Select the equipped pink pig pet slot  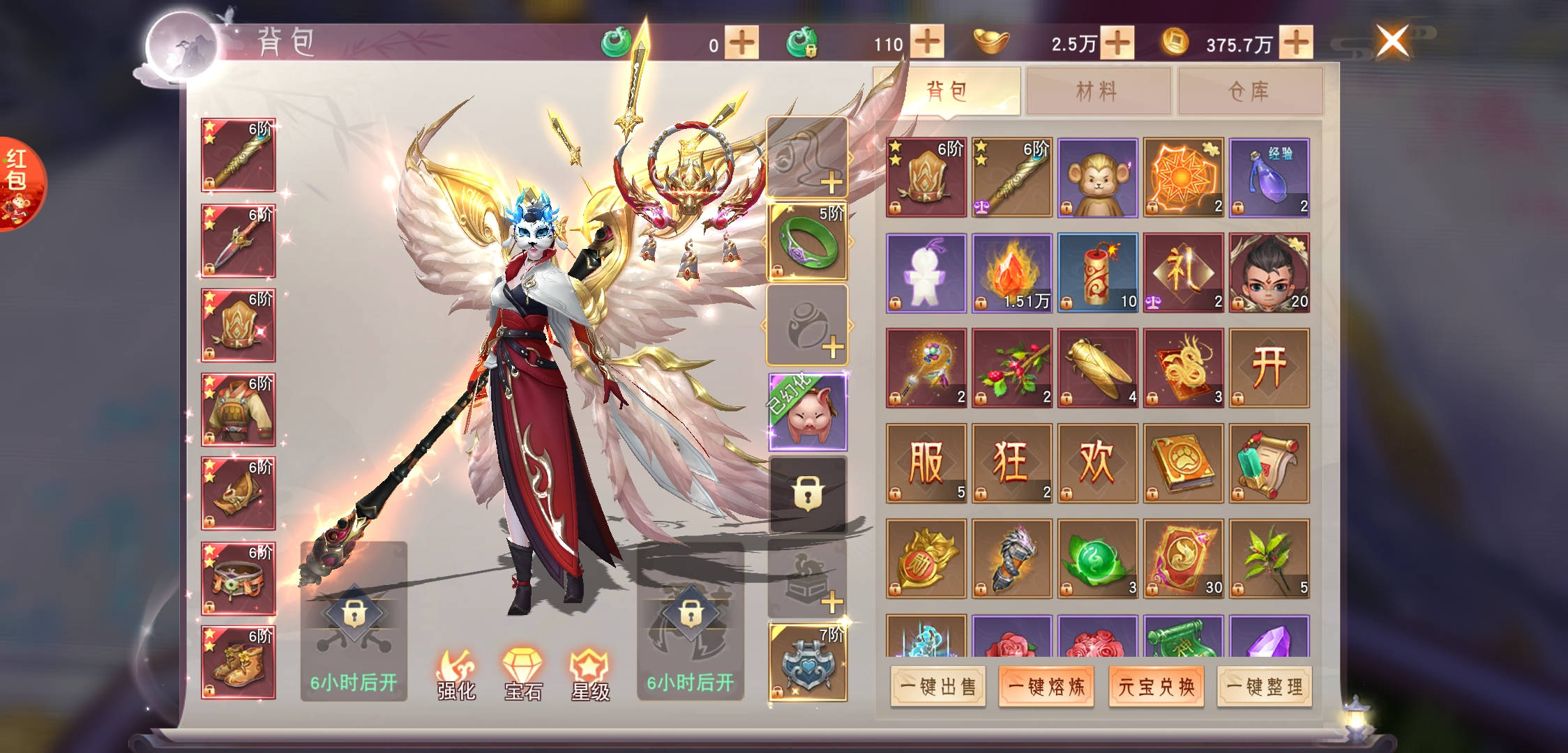tap(807, 412)
